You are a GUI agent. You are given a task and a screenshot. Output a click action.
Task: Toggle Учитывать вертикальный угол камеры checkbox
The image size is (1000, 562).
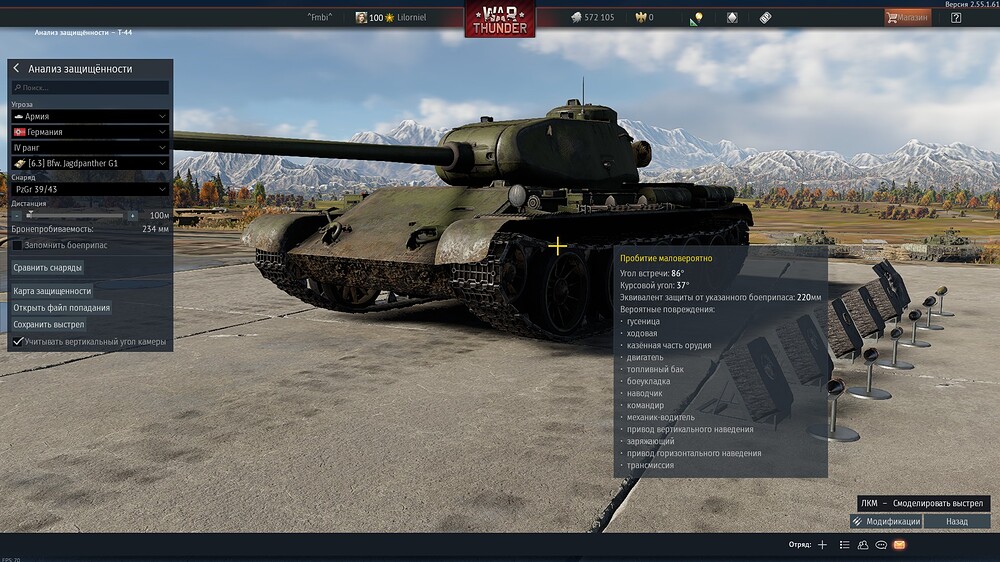[x=18, y=342]
